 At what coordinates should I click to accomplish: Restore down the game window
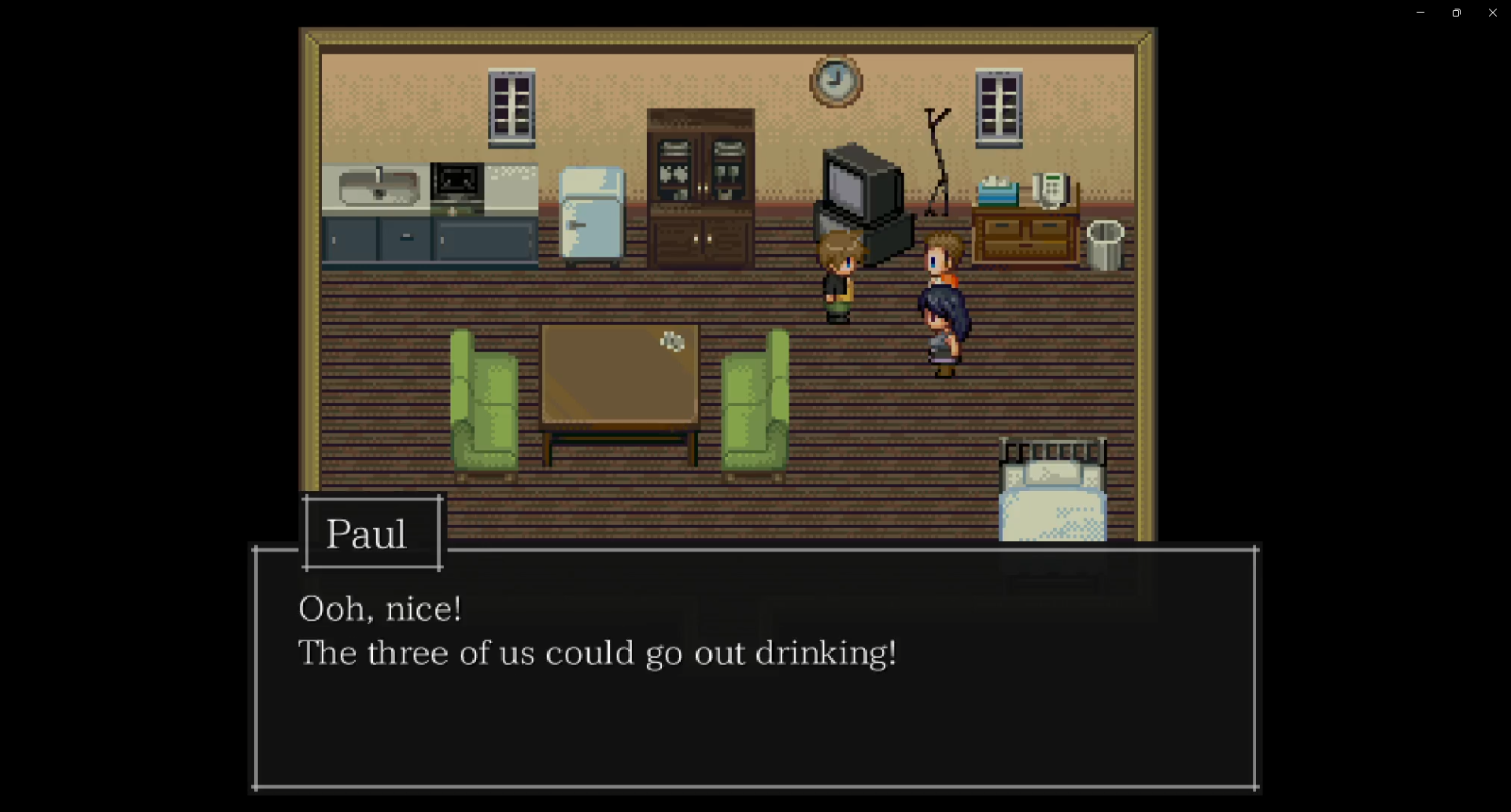tap(1457, 13)
